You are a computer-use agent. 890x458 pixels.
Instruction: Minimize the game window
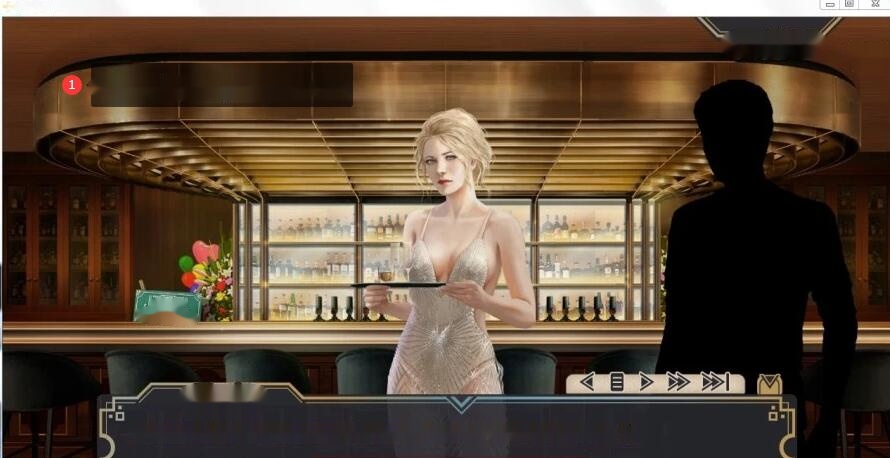point(831,4)
